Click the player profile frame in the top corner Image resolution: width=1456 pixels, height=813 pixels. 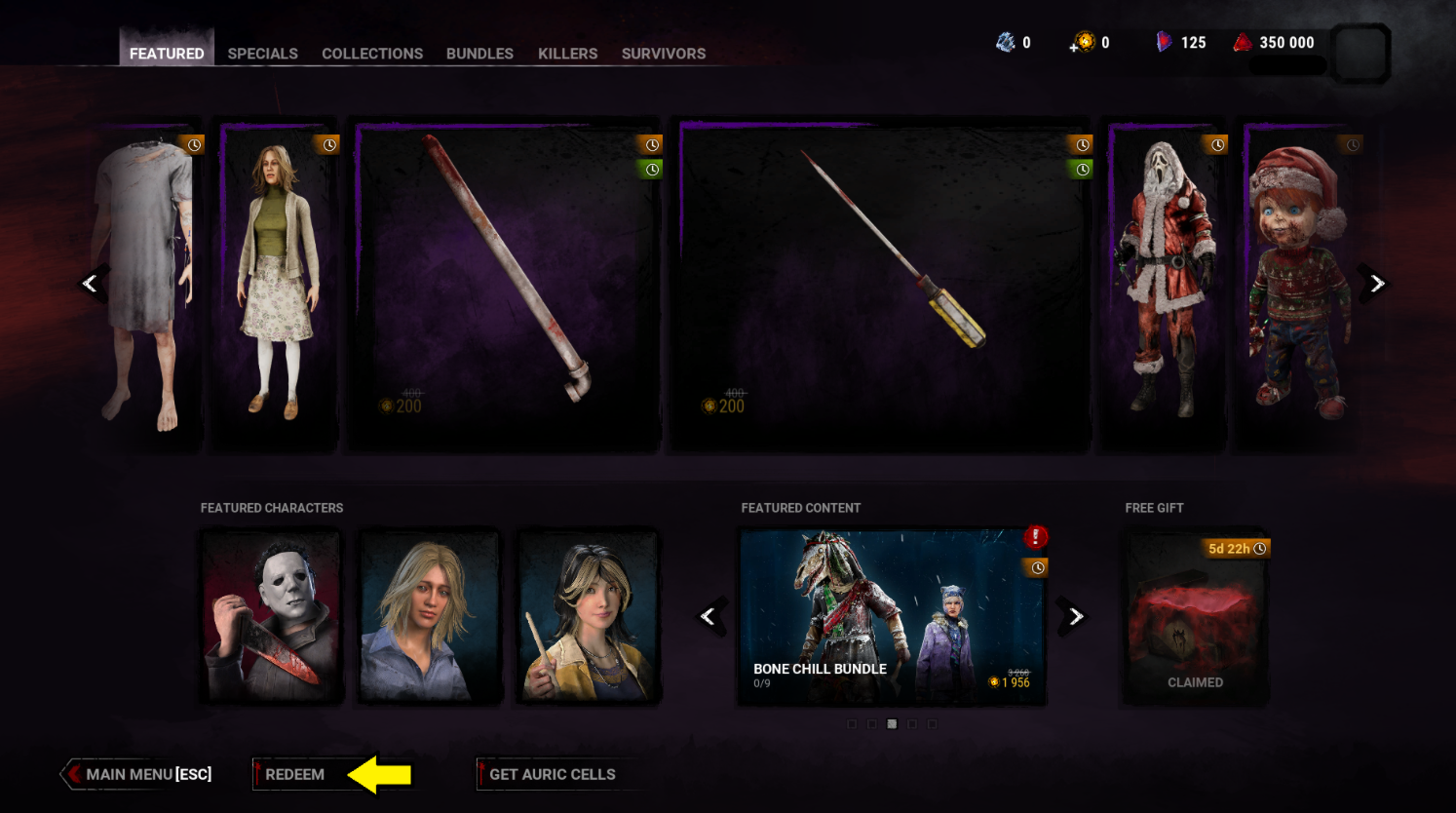[1360, 54]
